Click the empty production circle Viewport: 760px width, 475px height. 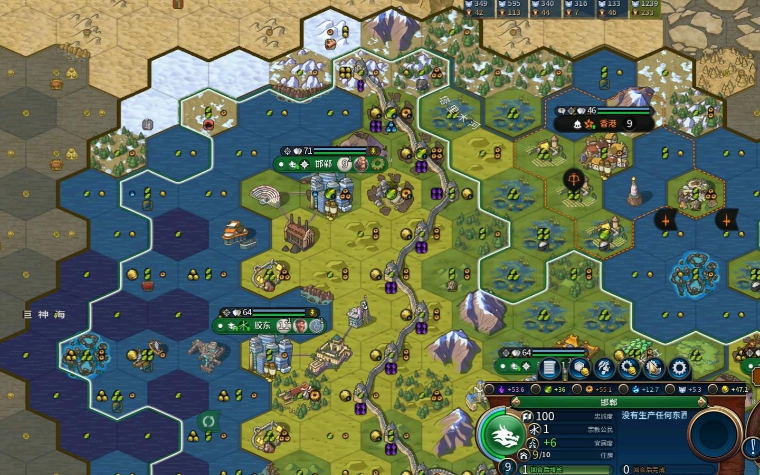717,435
